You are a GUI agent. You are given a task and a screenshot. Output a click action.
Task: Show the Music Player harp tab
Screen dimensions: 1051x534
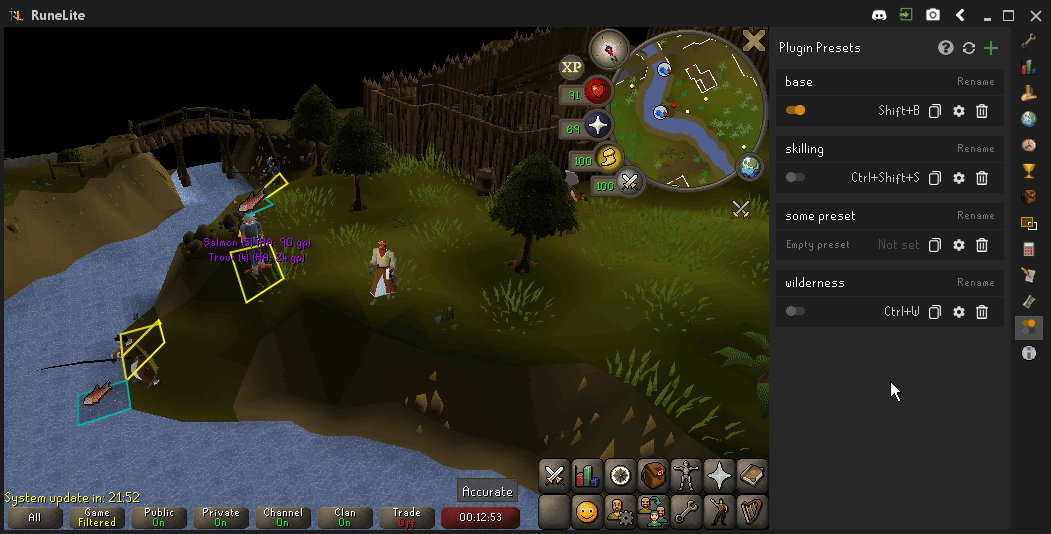point(751,512)
